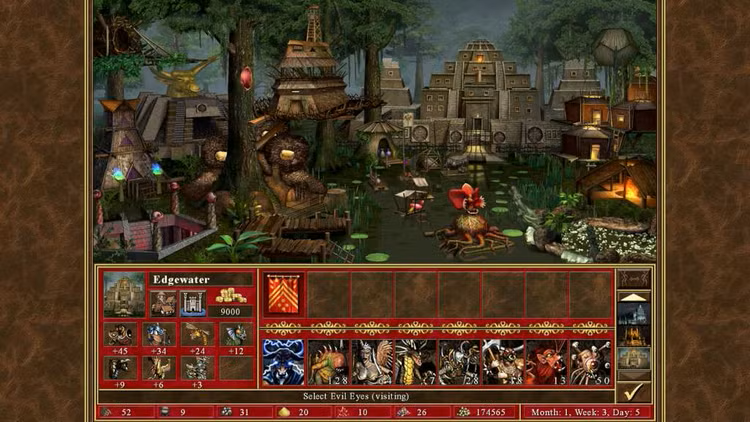Select the Medusa creature stack
750x422 pixels.
coord(371,362)
